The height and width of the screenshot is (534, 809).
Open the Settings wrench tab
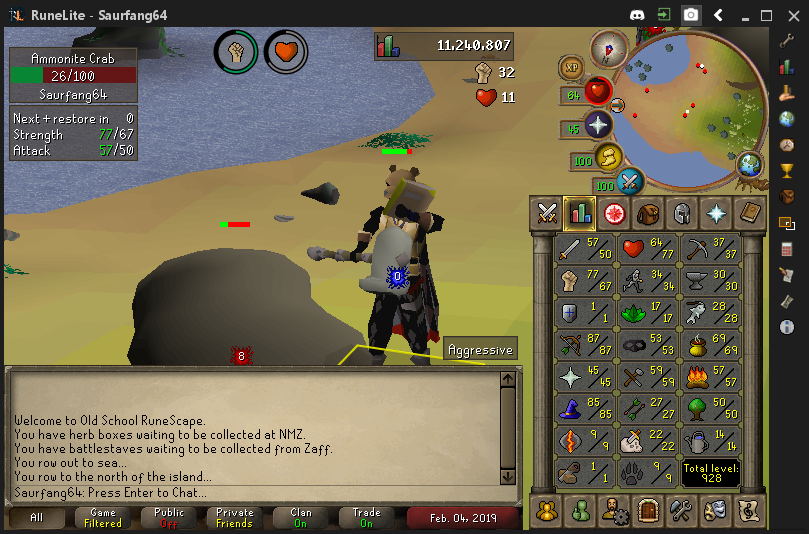(682, 510)
